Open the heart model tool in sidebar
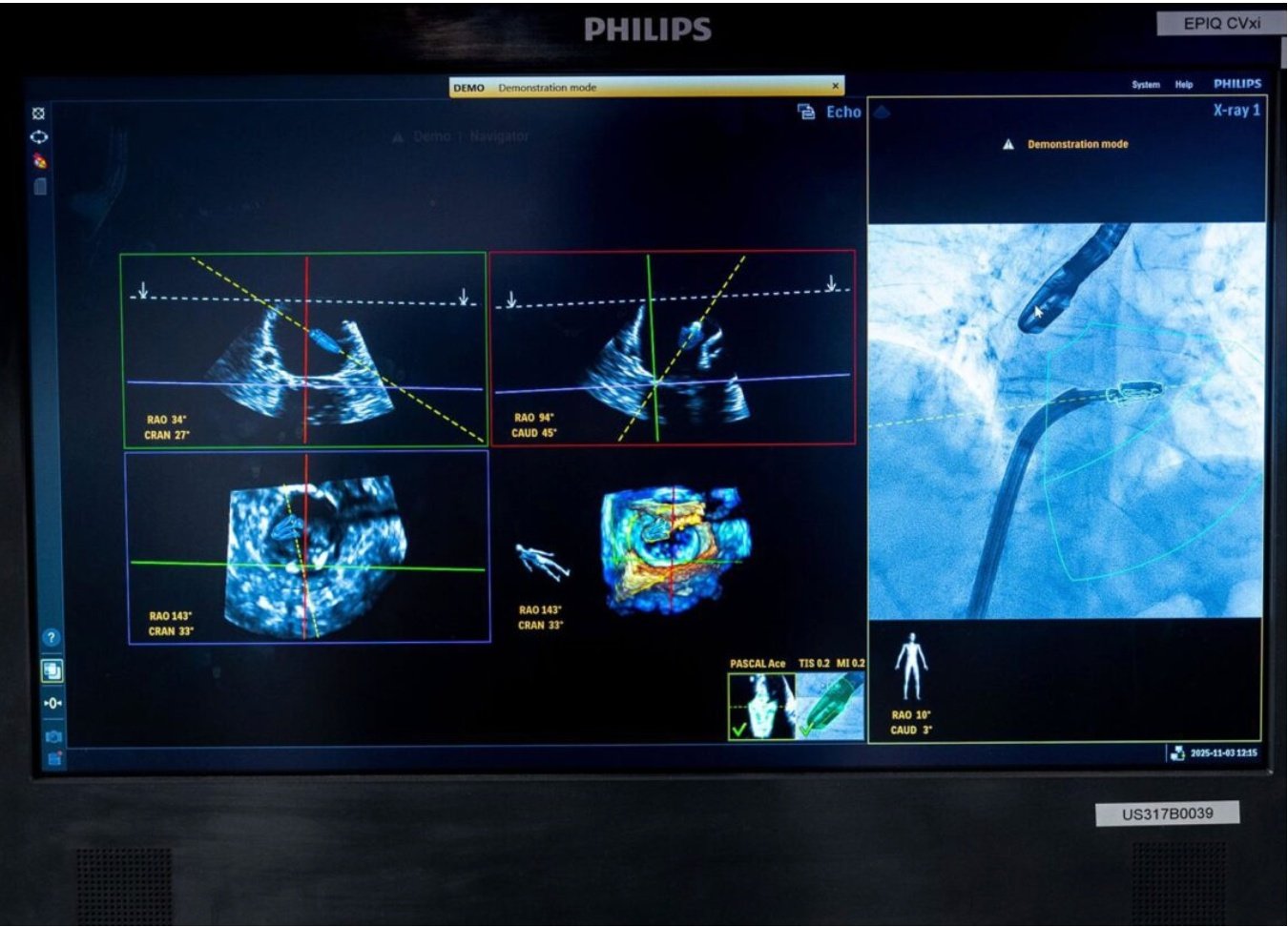 pyautogui.click(x=39, y=160)
